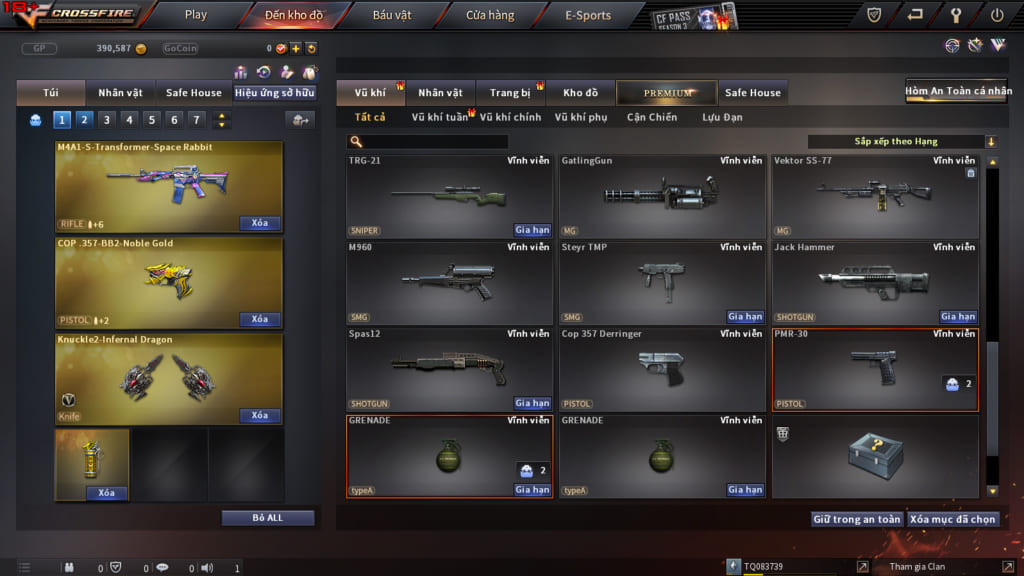Image resolution: width=1024 pixels, height=576 pixels.
Task: Select bag slot number 3
Action: click(x=107, y=120)
